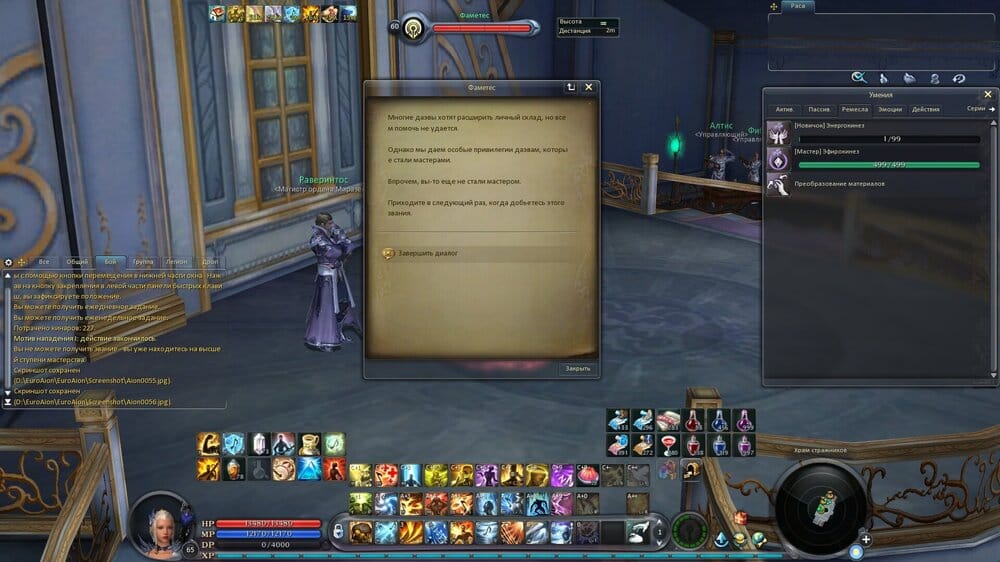Select the "Раса" tab at top right
Image resolution: width=1000 pixels, height=562 pixels.
pos(798,6)
